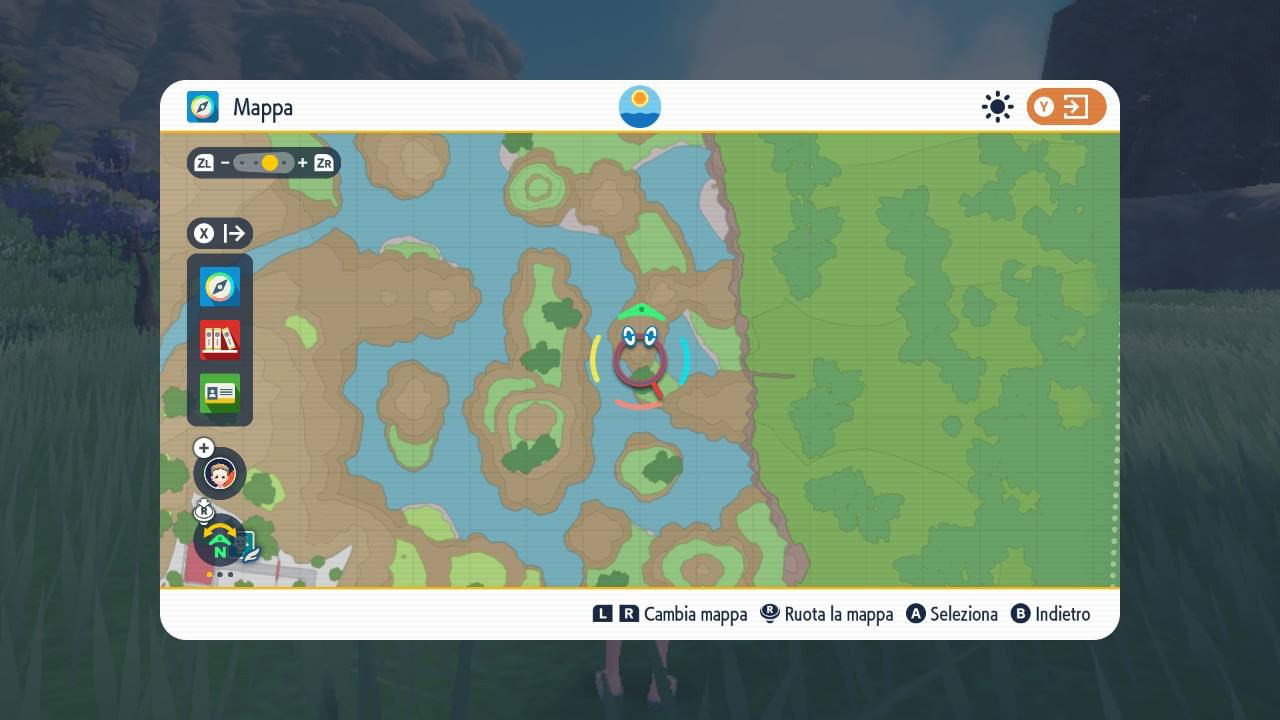1280x720 pixels.
Task: Click the ZR zoom-in button icon
Action: 322,162
